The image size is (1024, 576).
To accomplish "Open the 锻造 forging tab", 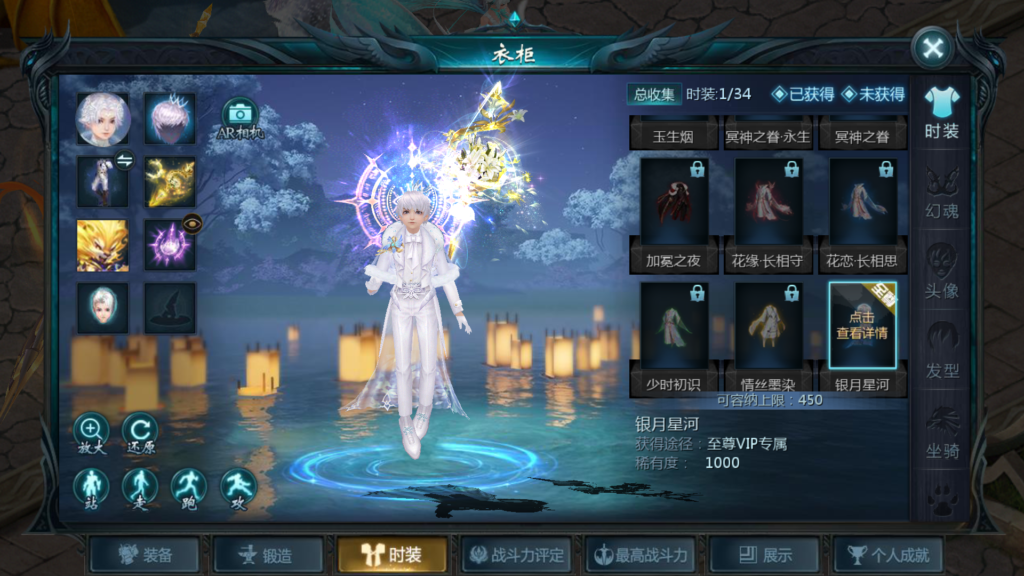I will (268, 555).
